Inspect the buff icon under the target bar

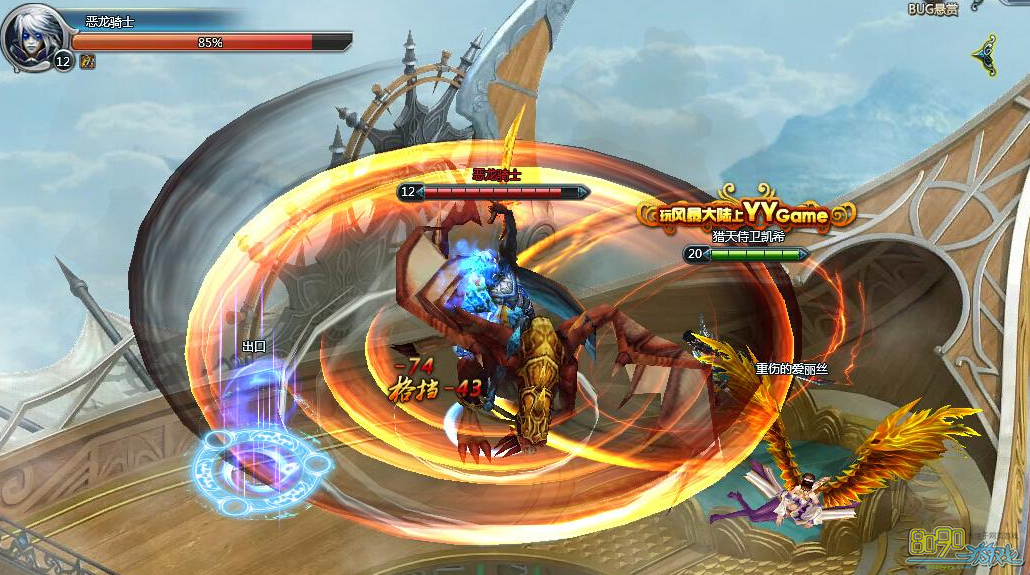point(88,61)
